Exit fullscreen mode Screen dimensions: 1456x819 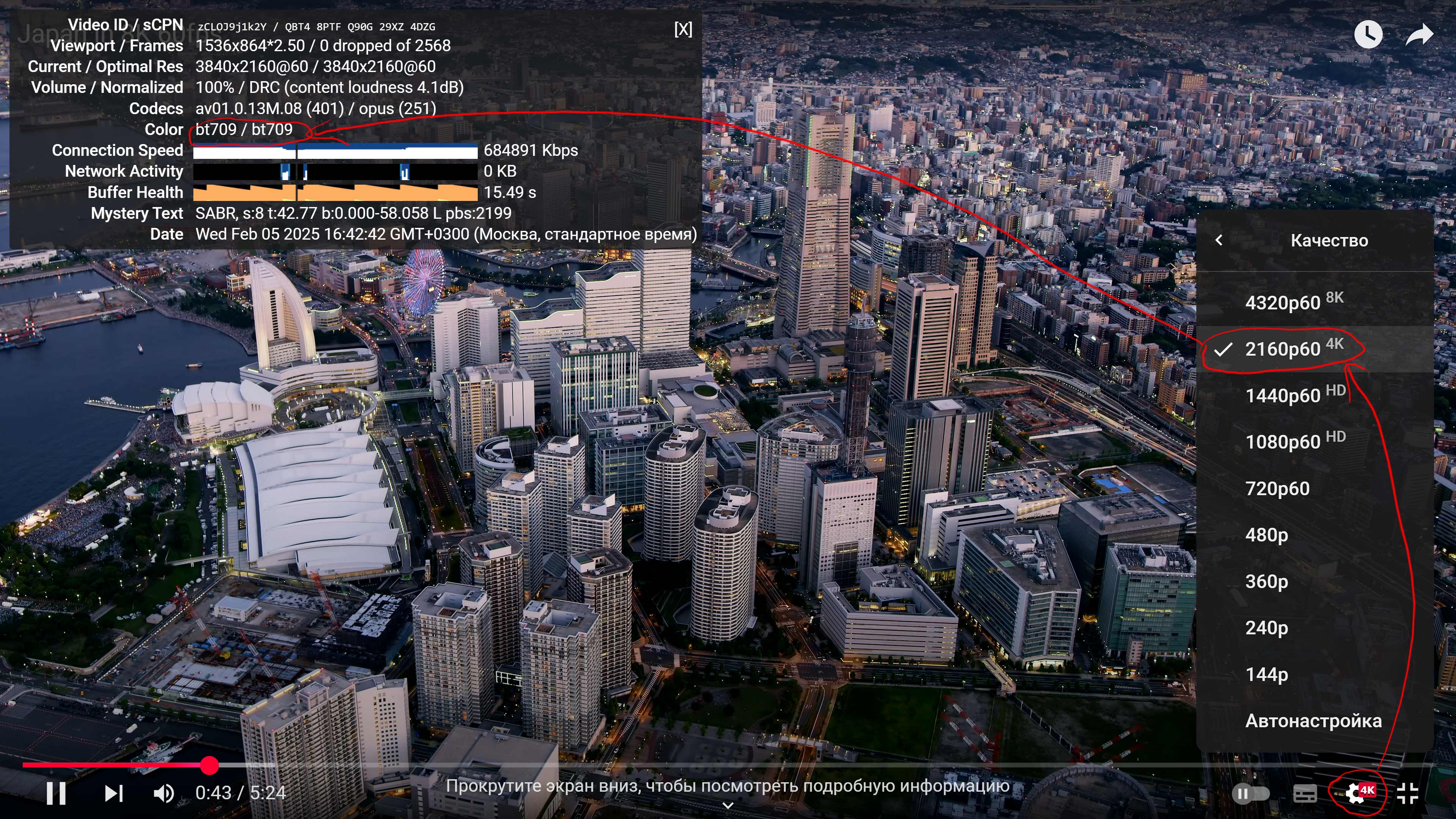tap(1407, 793)
